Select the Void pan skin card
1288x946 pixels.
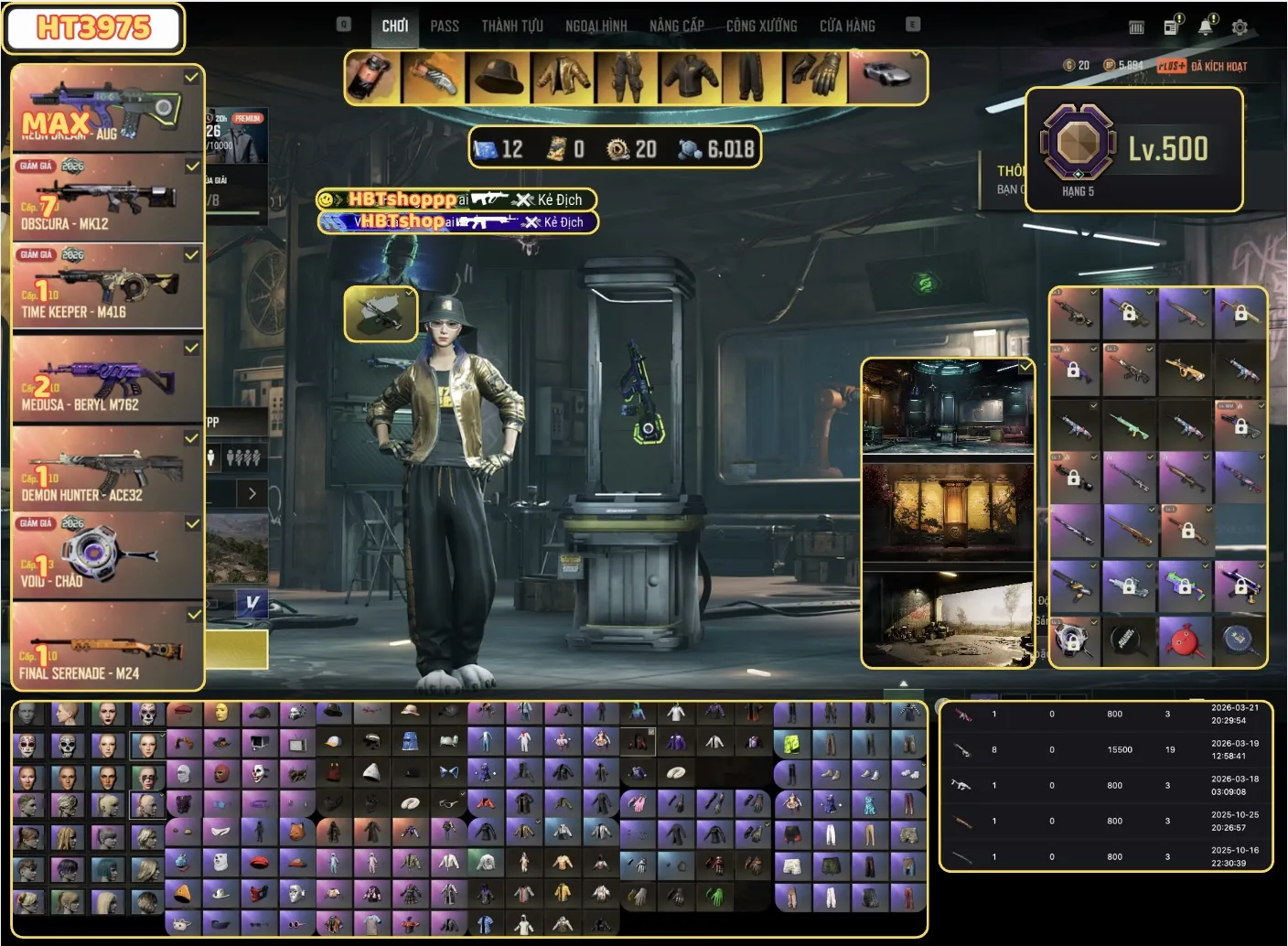106,554
